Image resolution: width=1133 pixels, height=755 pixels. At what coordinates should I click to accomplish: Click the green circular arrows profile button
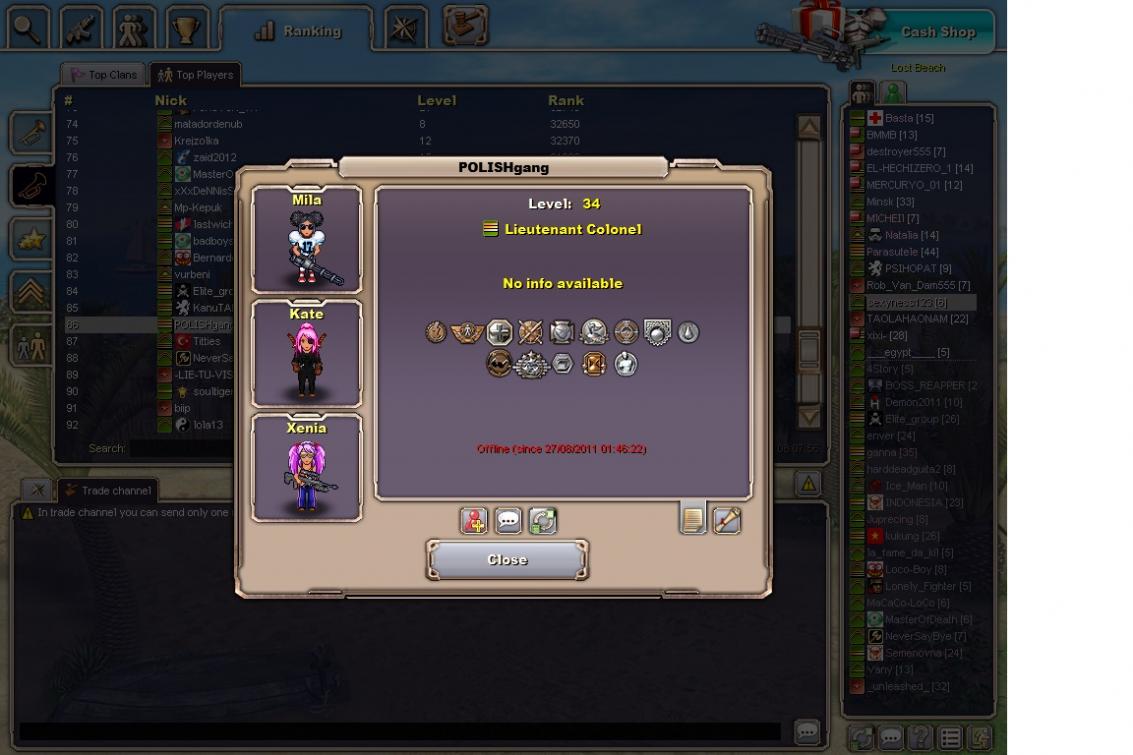[x=542, y=521]
